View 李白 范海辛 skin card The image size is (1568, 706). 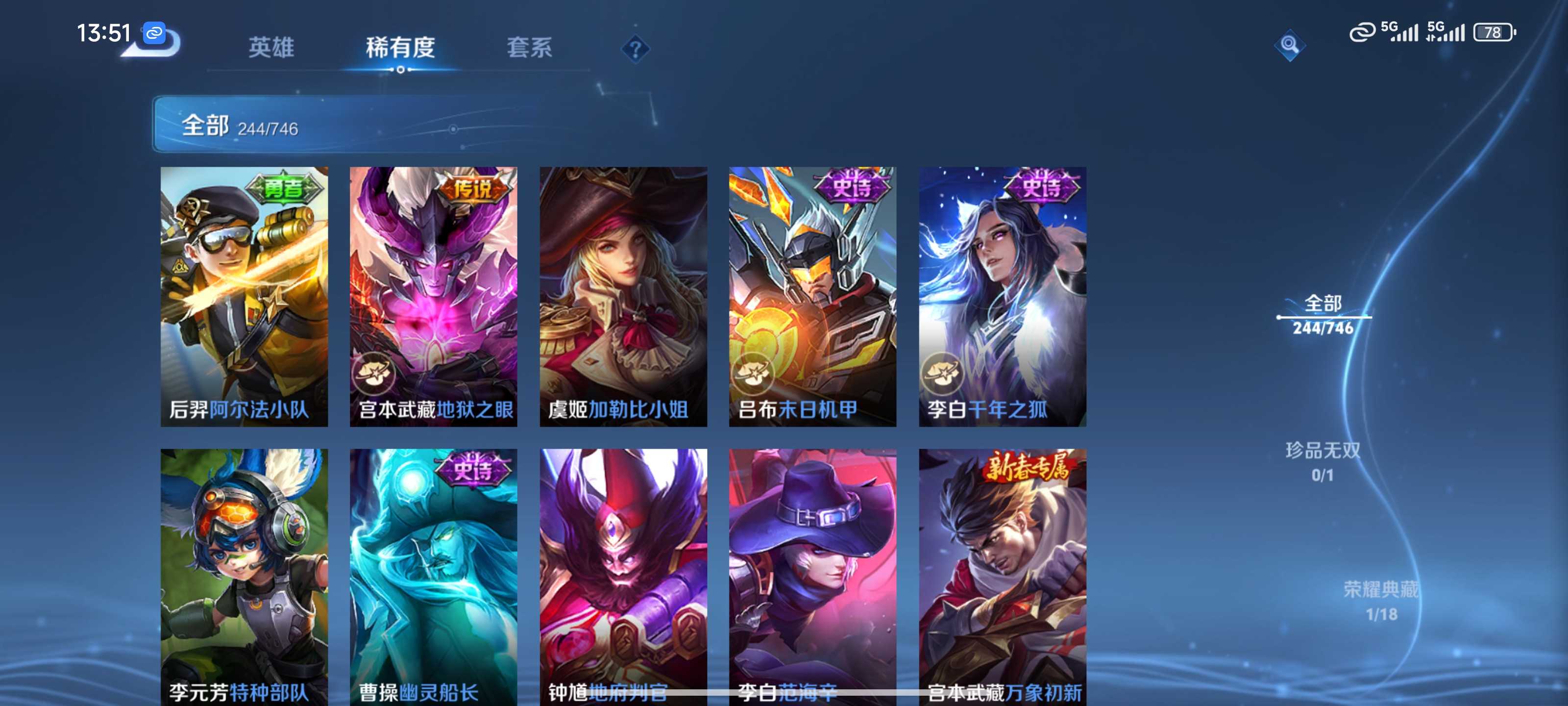pos(812,576)
